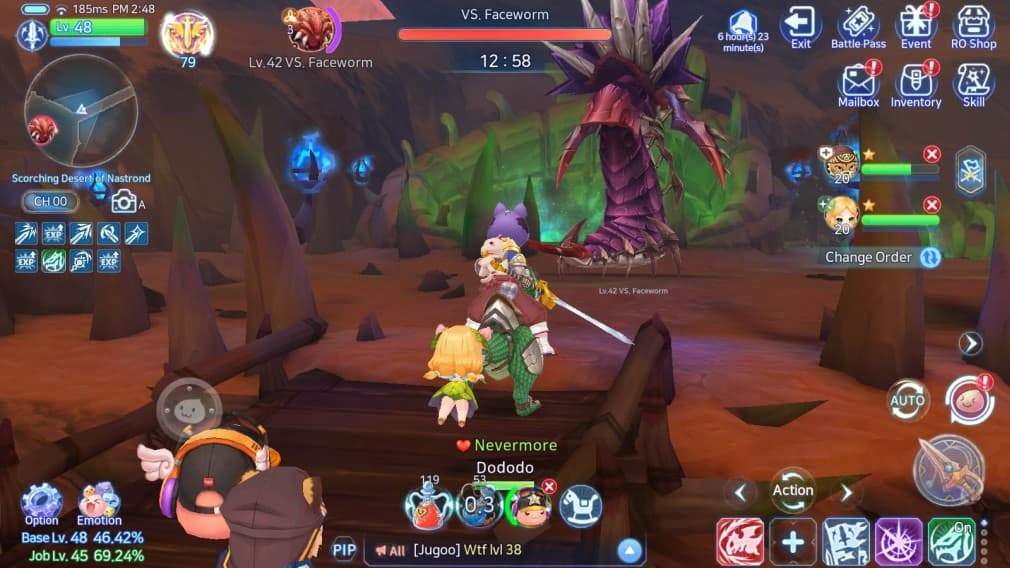Activate the white cross heal skill
This screenshot has height=568, width=1010.
793,543
